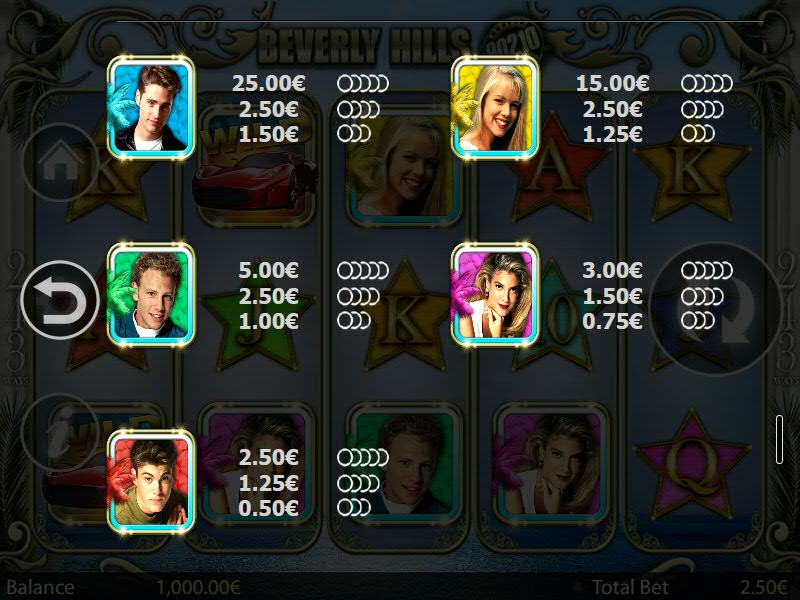This screenshot has width=800, height=600.
Task: Close the paytable with the back arrow
Action: [x=60, y=300]
